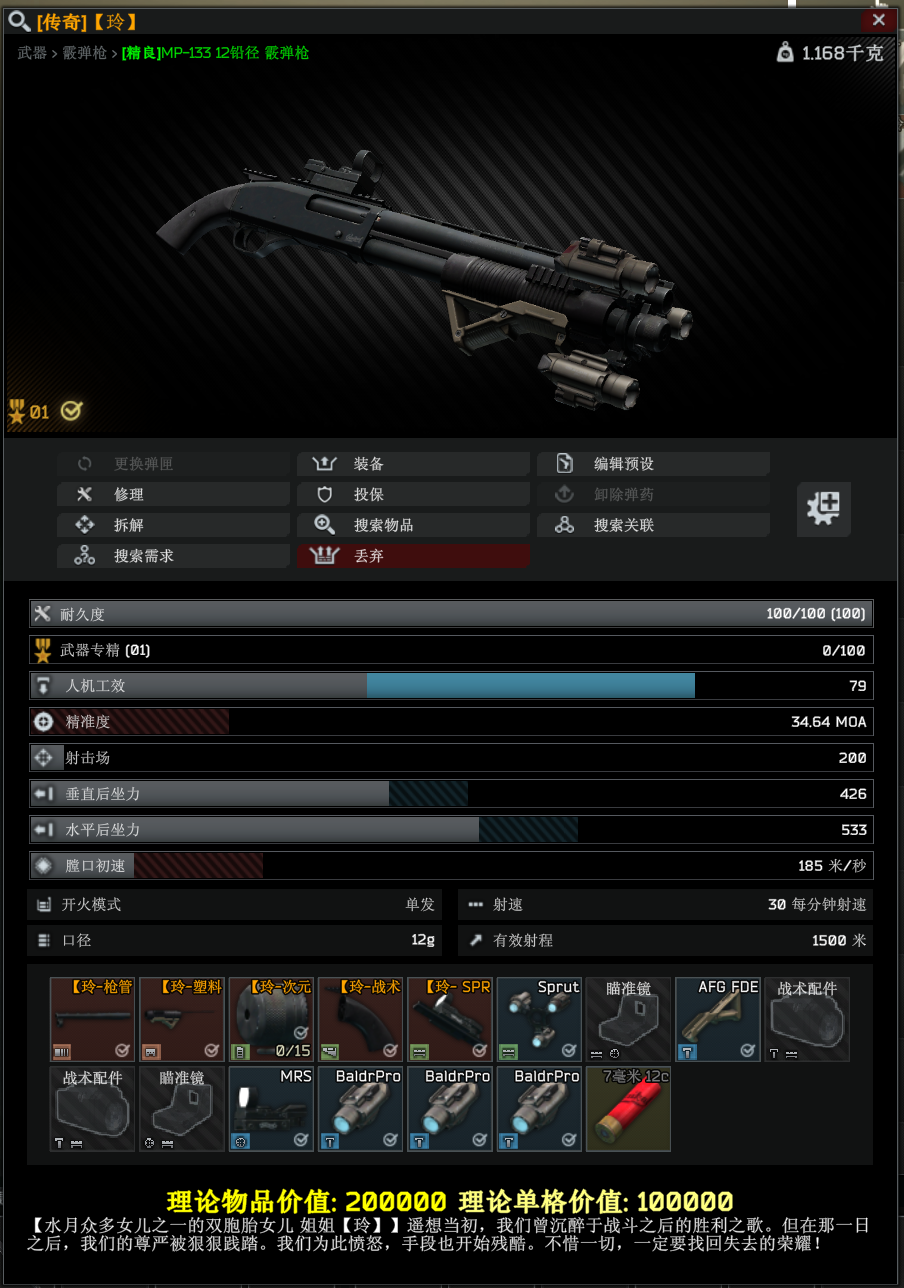Select the 玲-塑料 stock slot
This screenshot has height=1288, width=904.
click(181, 1019)
